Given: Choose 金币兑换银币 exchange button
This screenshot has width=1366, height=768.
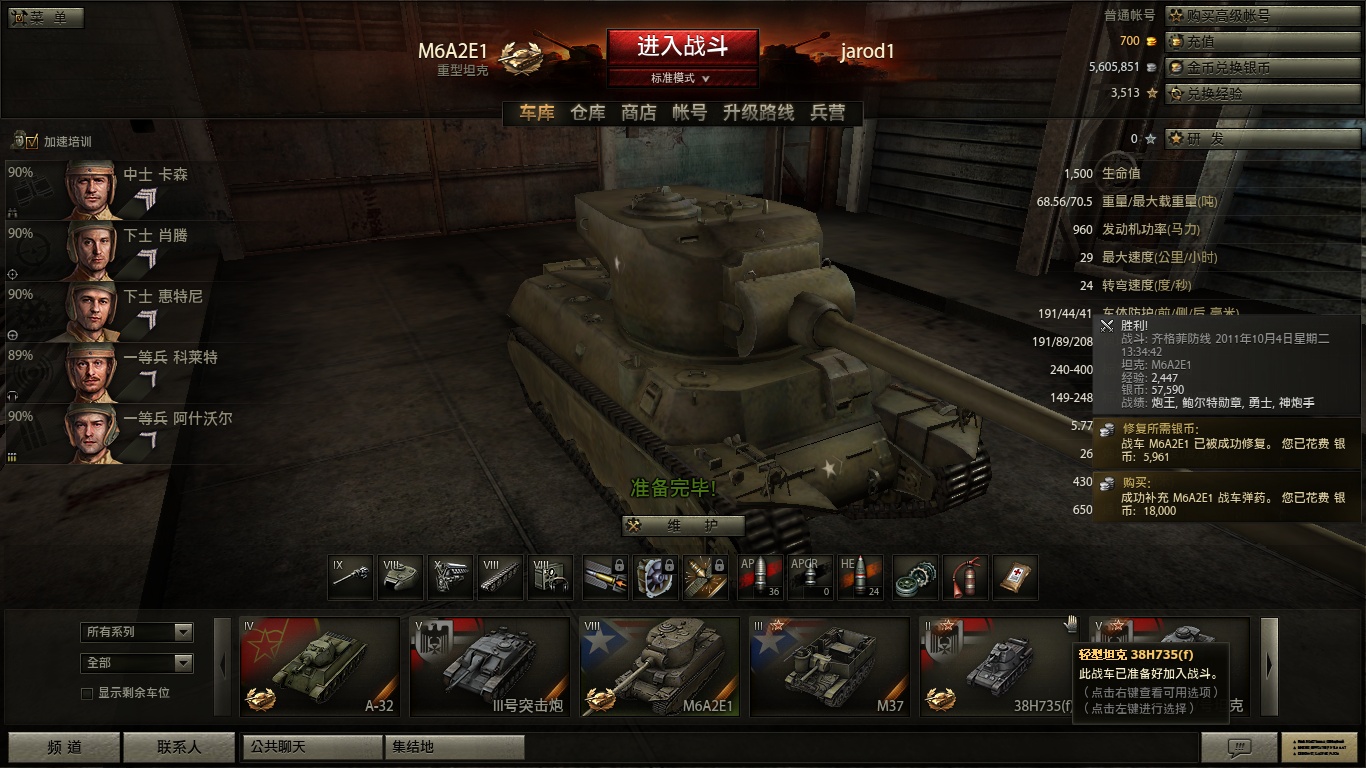Looking at the screenshot, I should tap(1260, 67).
